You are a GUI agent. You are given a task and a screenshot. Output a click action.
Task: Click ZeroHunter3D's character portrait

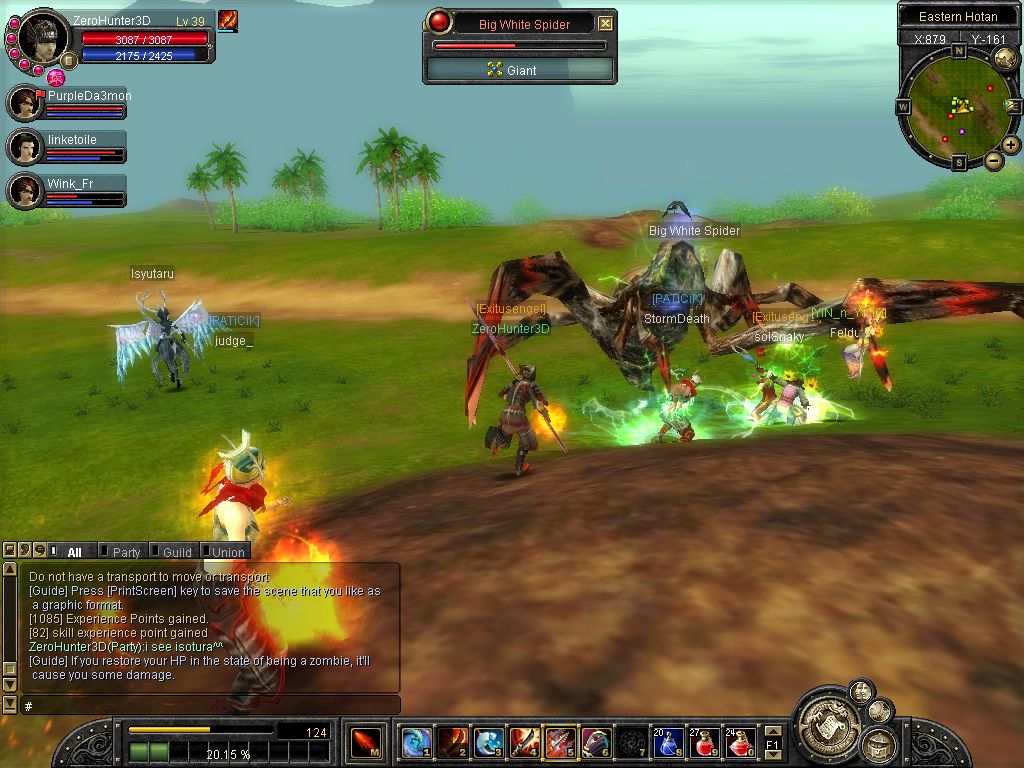pyautogui.click(x=44, y=38)
